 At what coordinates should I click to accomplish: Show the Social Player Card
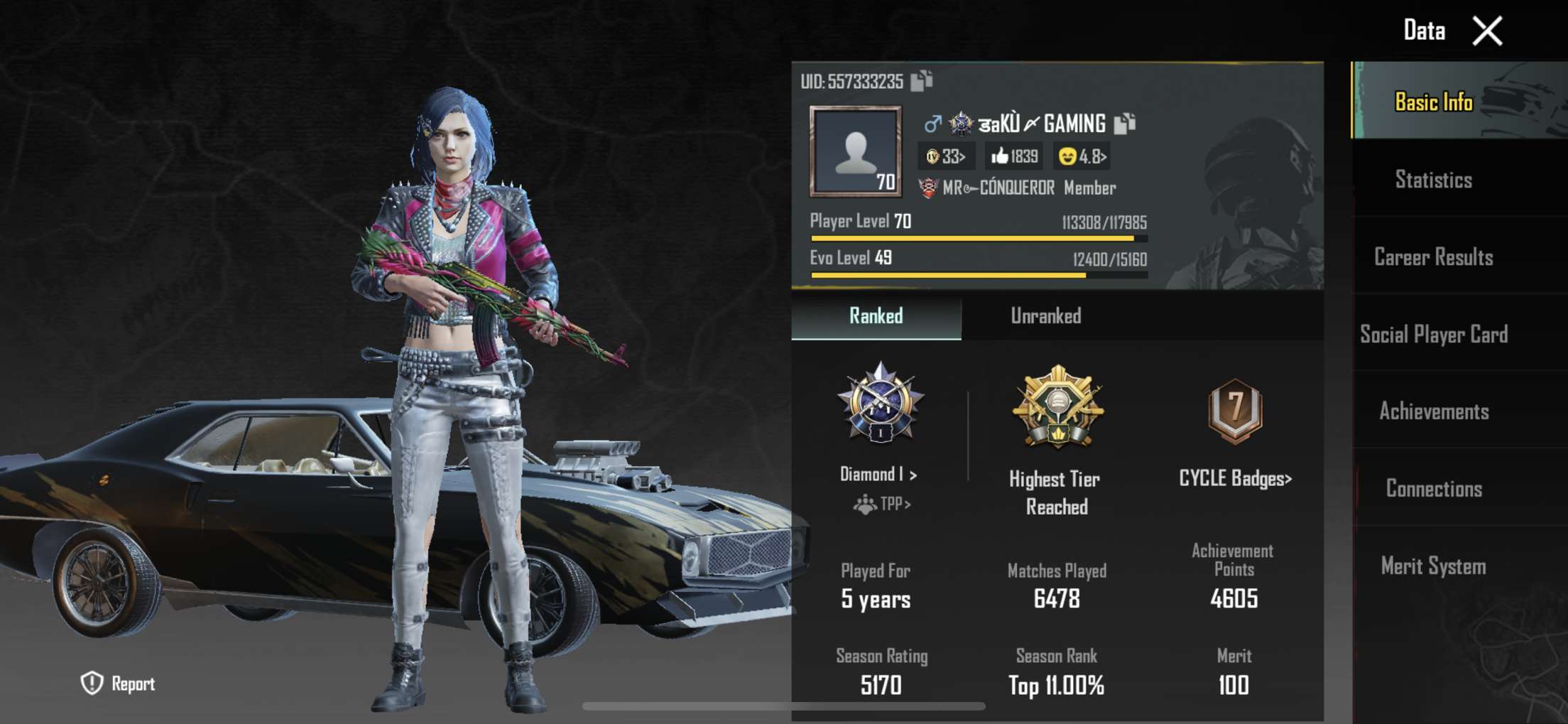click(x=1433, y=335)
